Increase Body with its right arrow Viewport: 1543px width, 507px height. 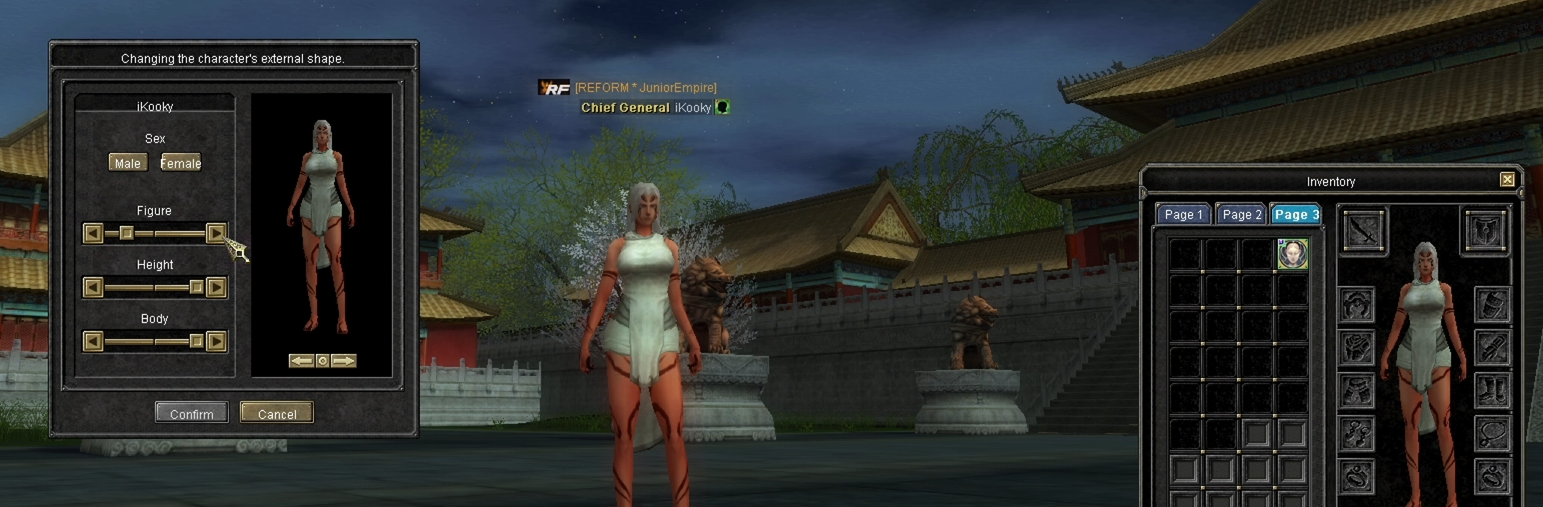[x=216, y=341]
